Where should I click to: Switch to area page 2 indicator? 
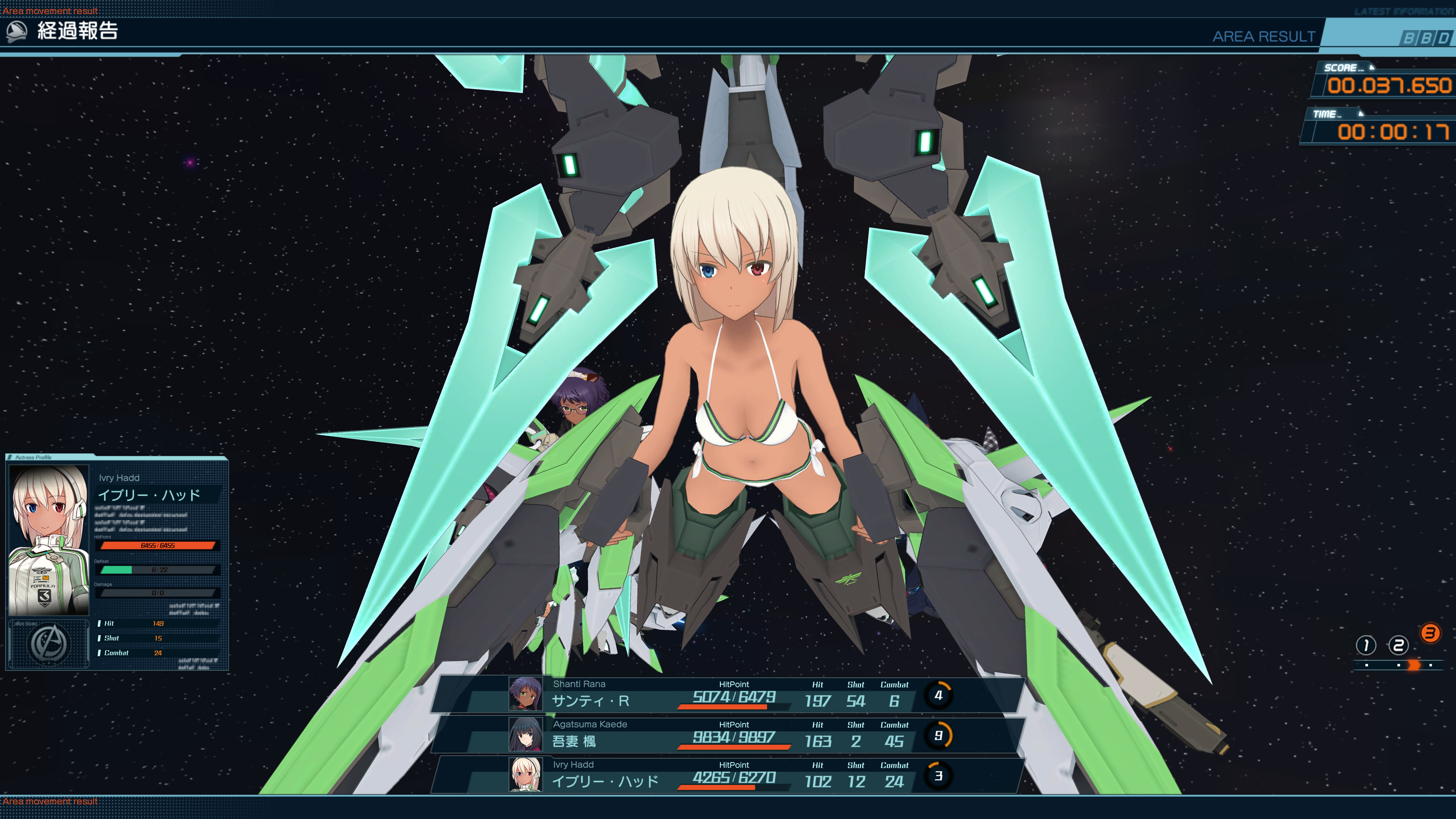(1398, 645)
